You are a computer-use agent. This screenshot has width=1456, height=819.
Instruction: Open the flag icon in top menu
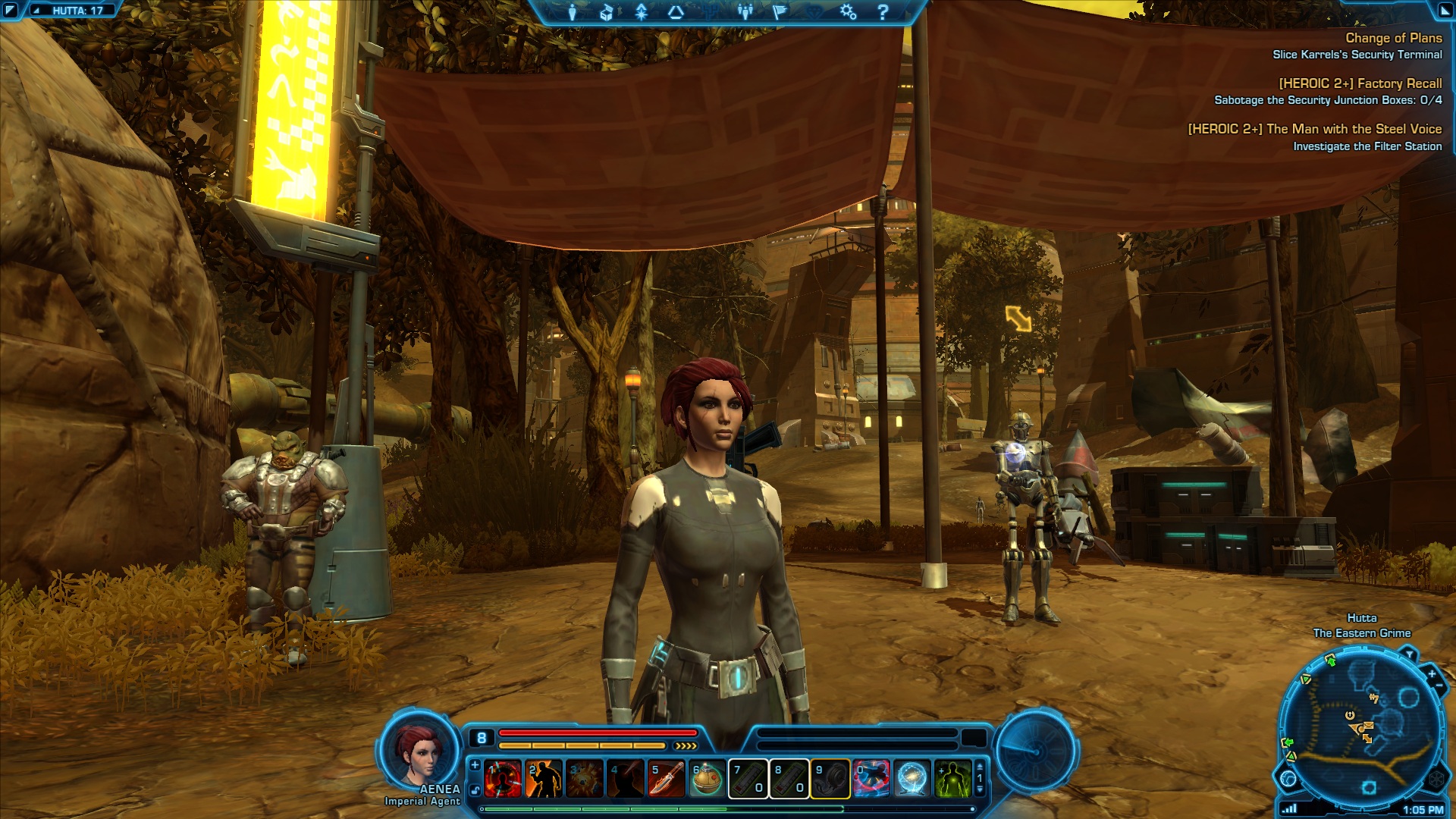[x=780, y=12]
